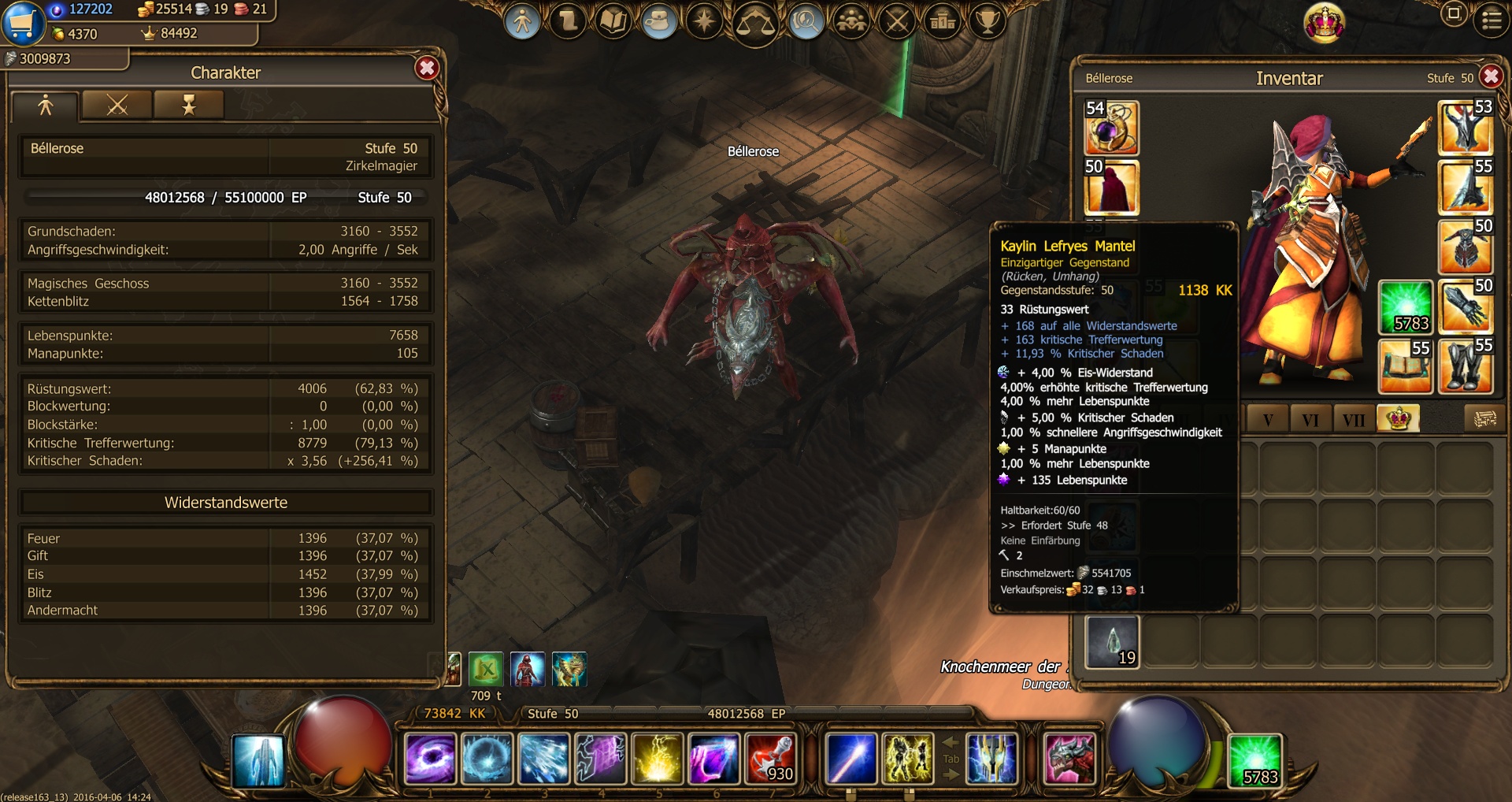Open the list menu icon
Image resolution: width=1512 pixels, height=802 pixels.
[x=1492, y=20]
